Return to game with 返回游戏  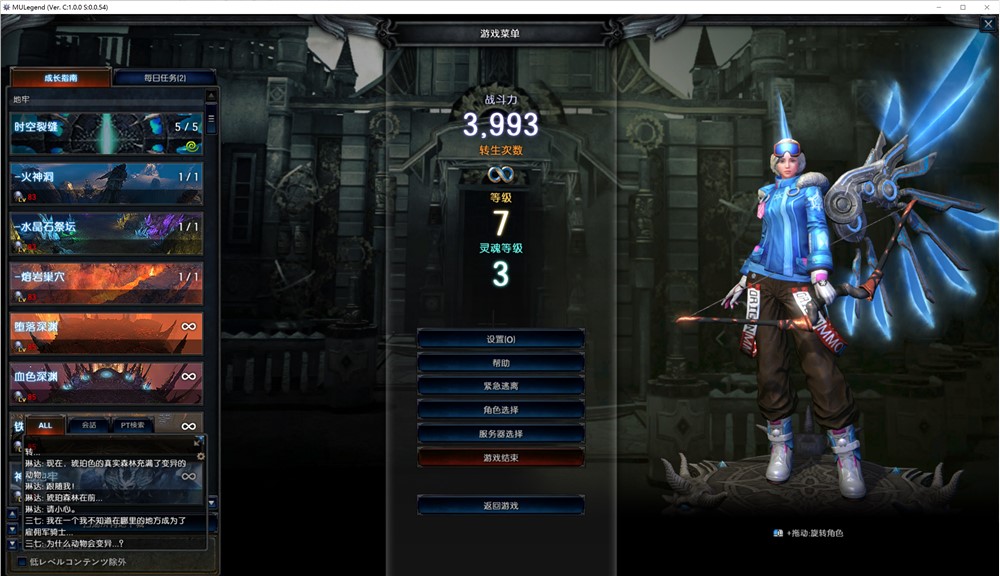[x=500, y=506]
